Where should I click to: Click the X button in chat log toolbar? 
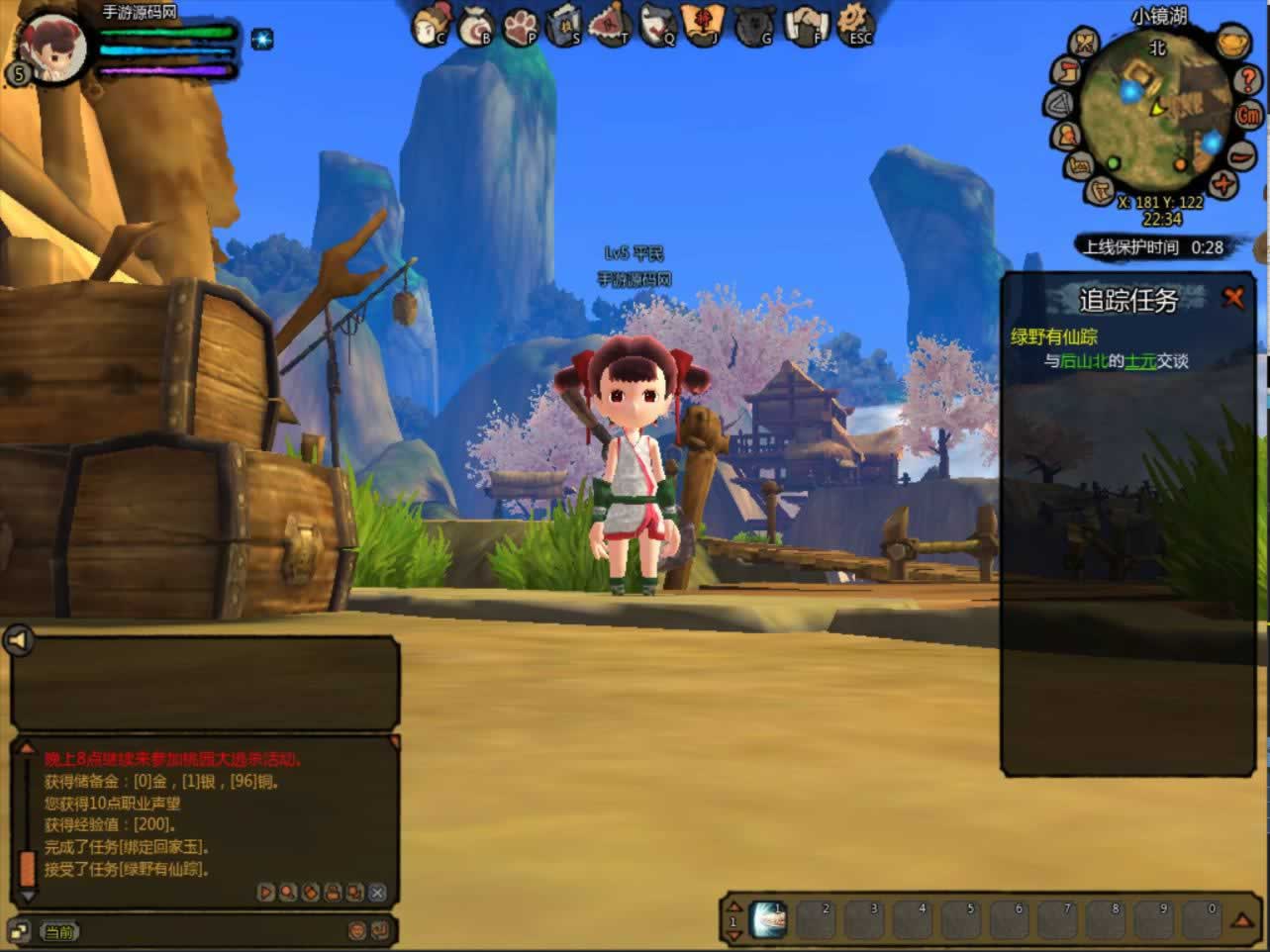pyautogui.click(x=377, y=893)
